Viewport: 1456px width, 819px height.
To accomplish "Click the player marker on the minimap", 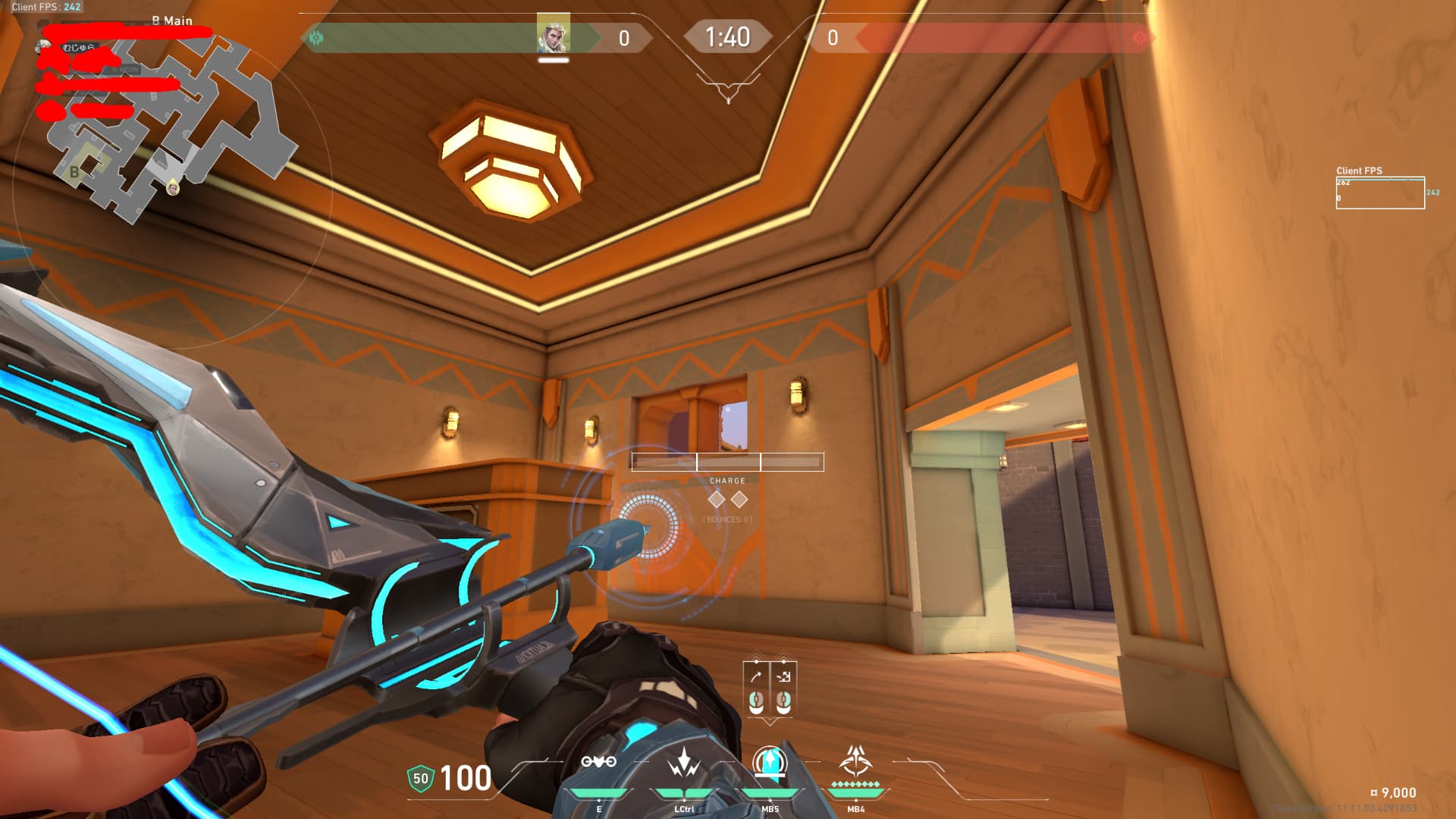I will [x=173, y=187].
